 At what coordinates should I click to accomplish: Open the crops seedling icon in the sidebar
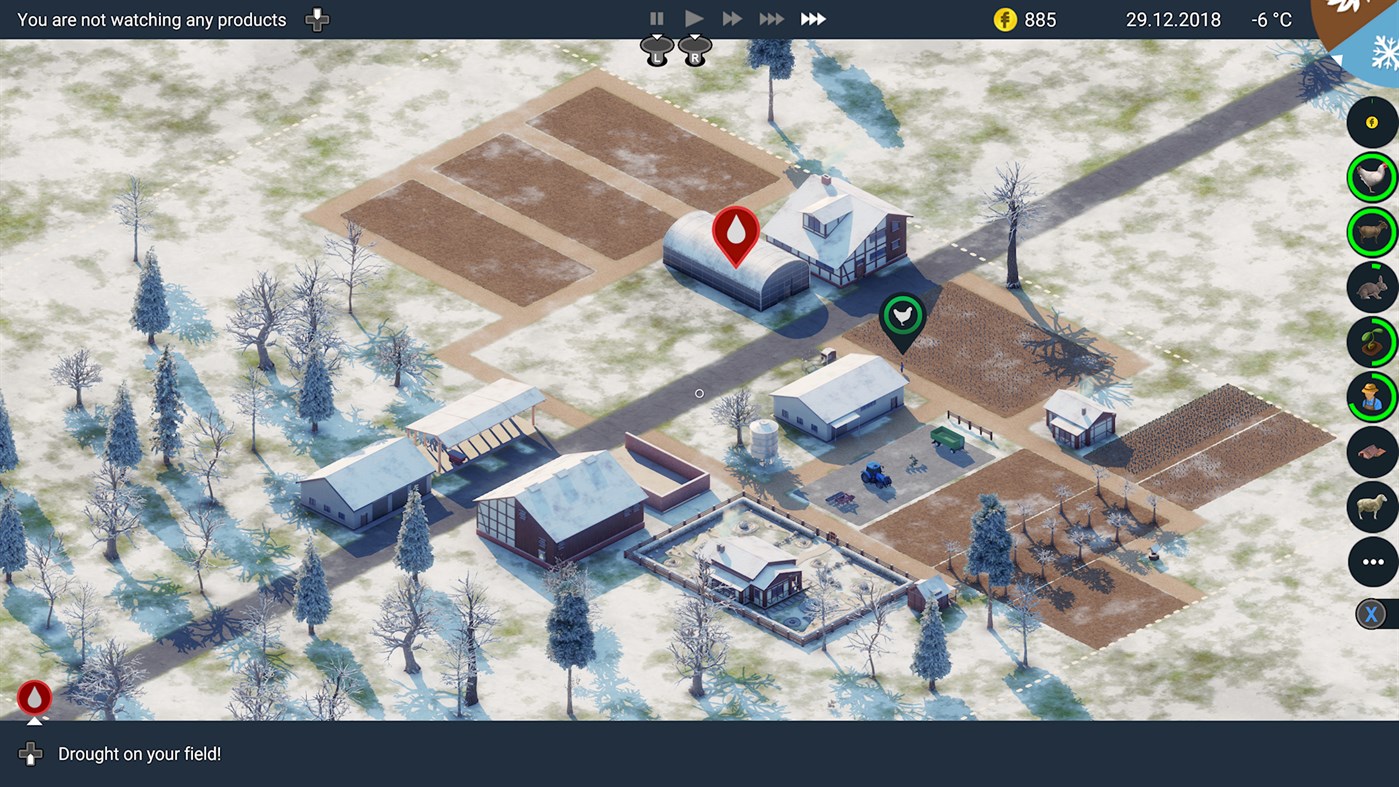click(x=1371, y=342)
